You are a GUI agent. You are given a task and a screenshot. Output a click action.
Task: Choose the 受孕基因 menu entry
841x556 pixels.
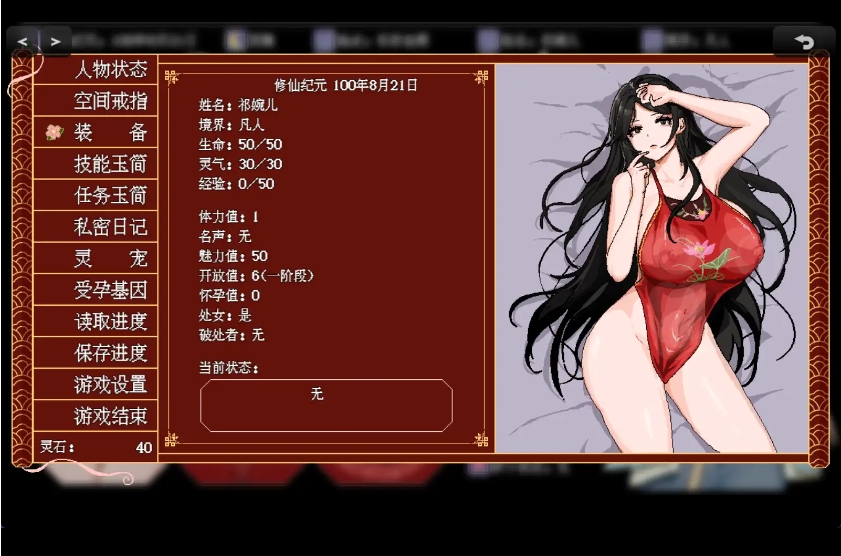tap(110, 290)
